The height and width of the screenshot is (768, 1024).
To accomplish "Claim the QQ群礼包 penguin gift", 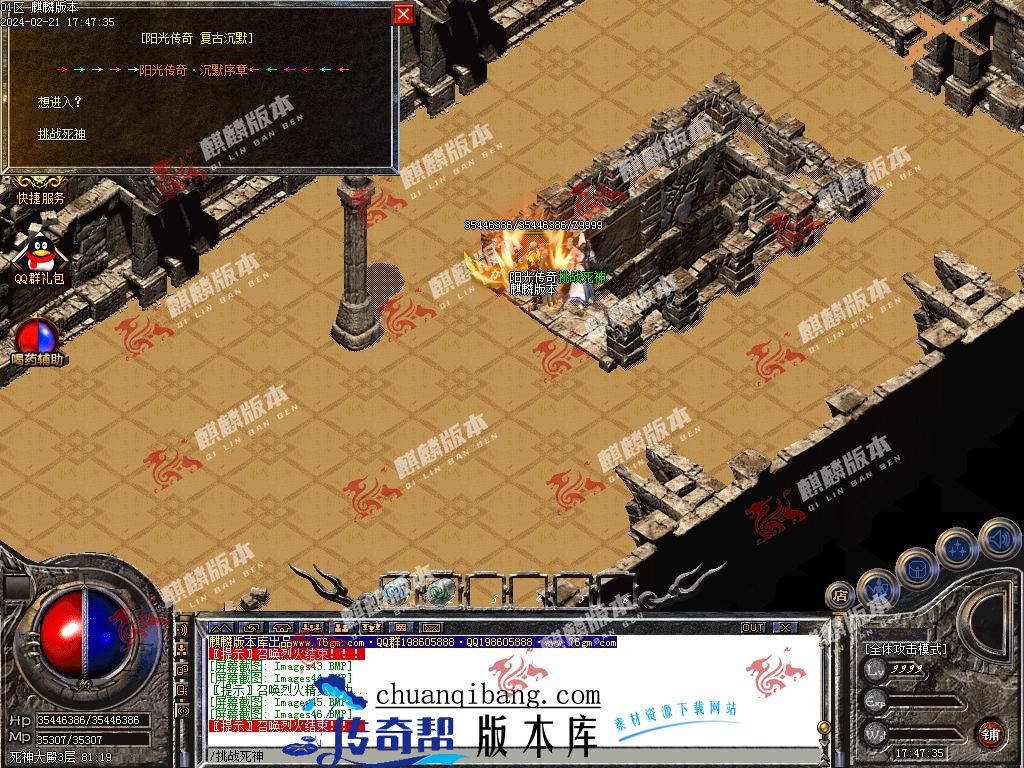I will coord(40,258).
